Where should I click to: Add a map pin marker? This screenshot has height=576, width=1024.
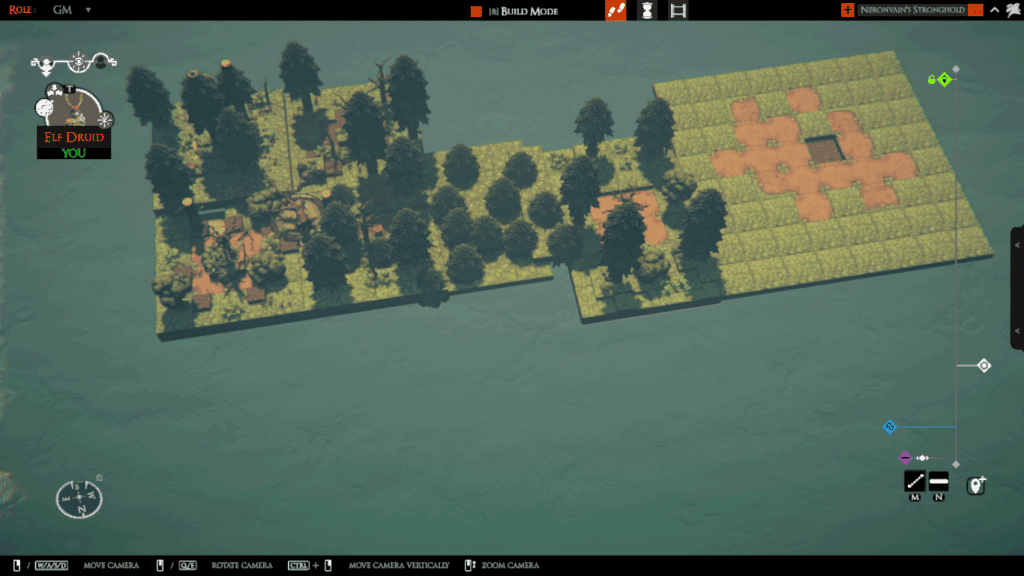(x=976, y=485)
